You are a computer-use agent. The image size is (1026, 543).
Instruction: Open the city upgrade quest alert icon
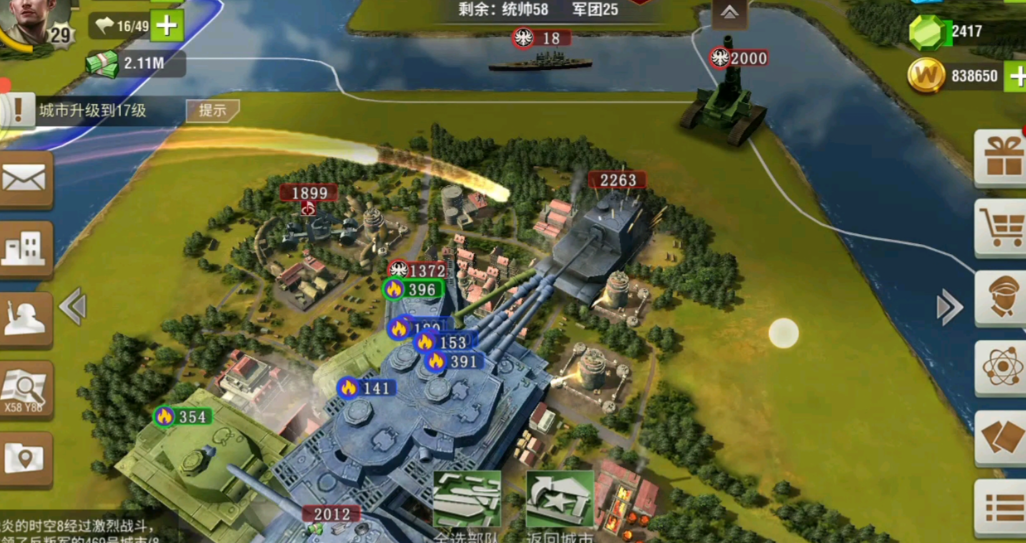tap(17, 110)
